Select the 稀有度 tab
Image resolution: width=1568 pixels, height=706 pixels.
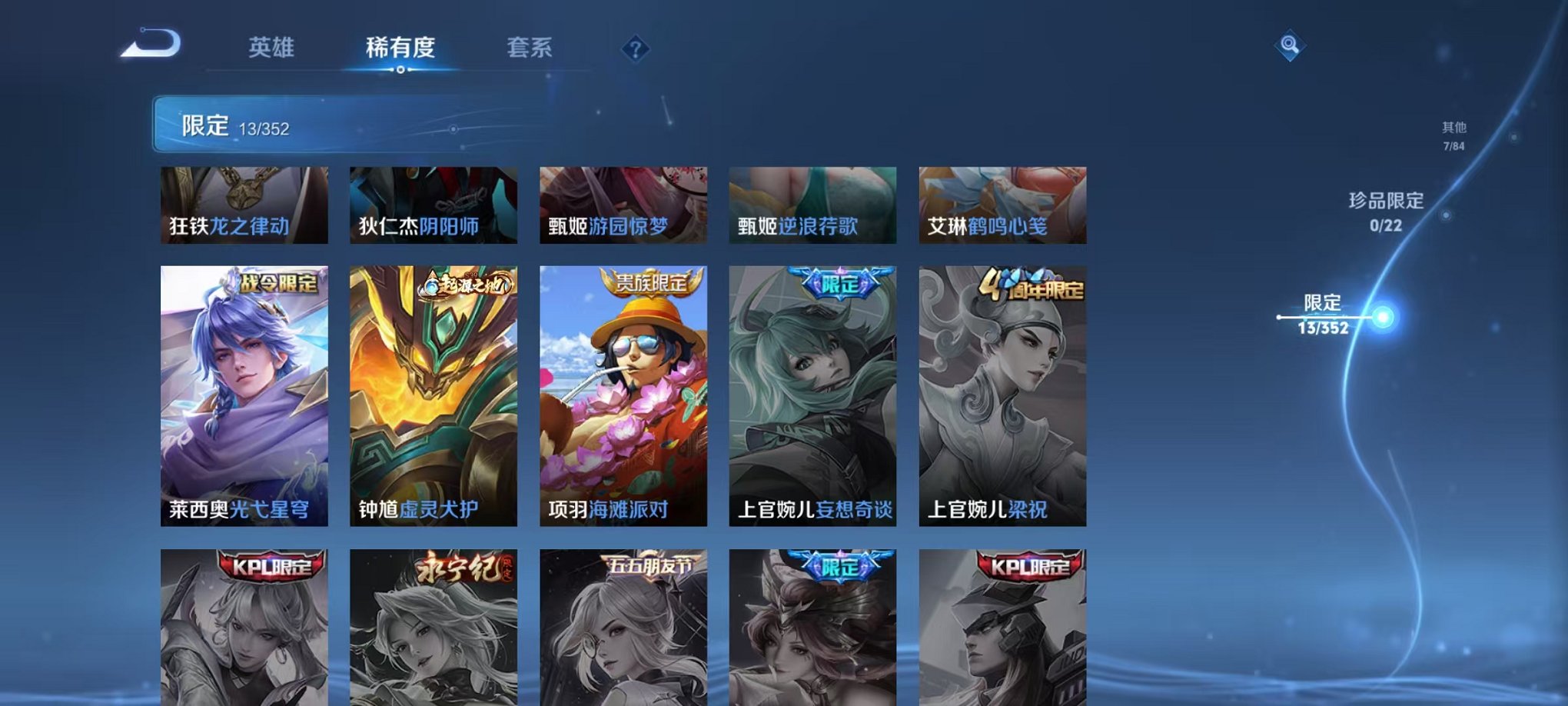coord(400,48)
